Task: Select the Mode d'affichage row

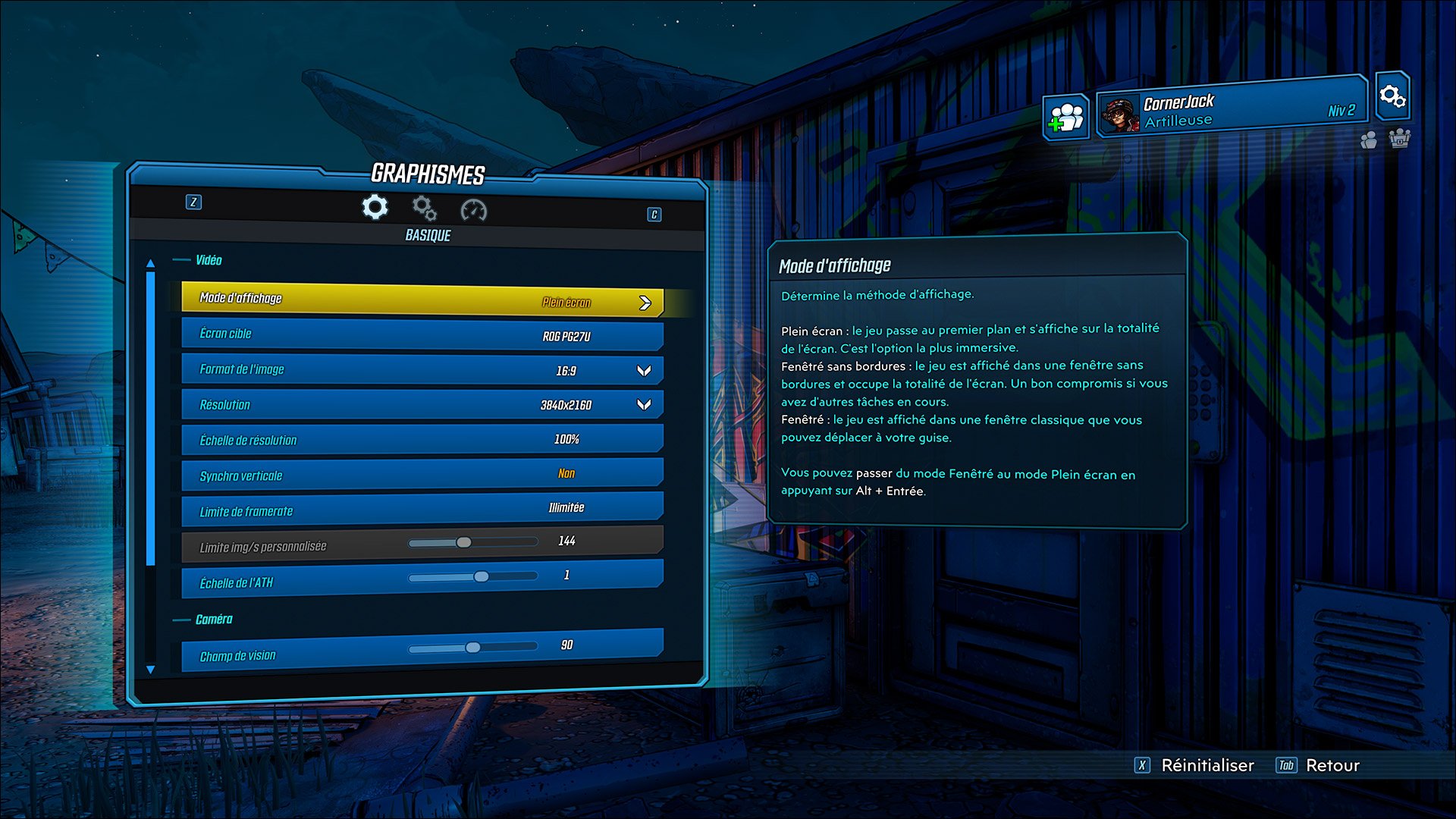Action: [422, 300]
